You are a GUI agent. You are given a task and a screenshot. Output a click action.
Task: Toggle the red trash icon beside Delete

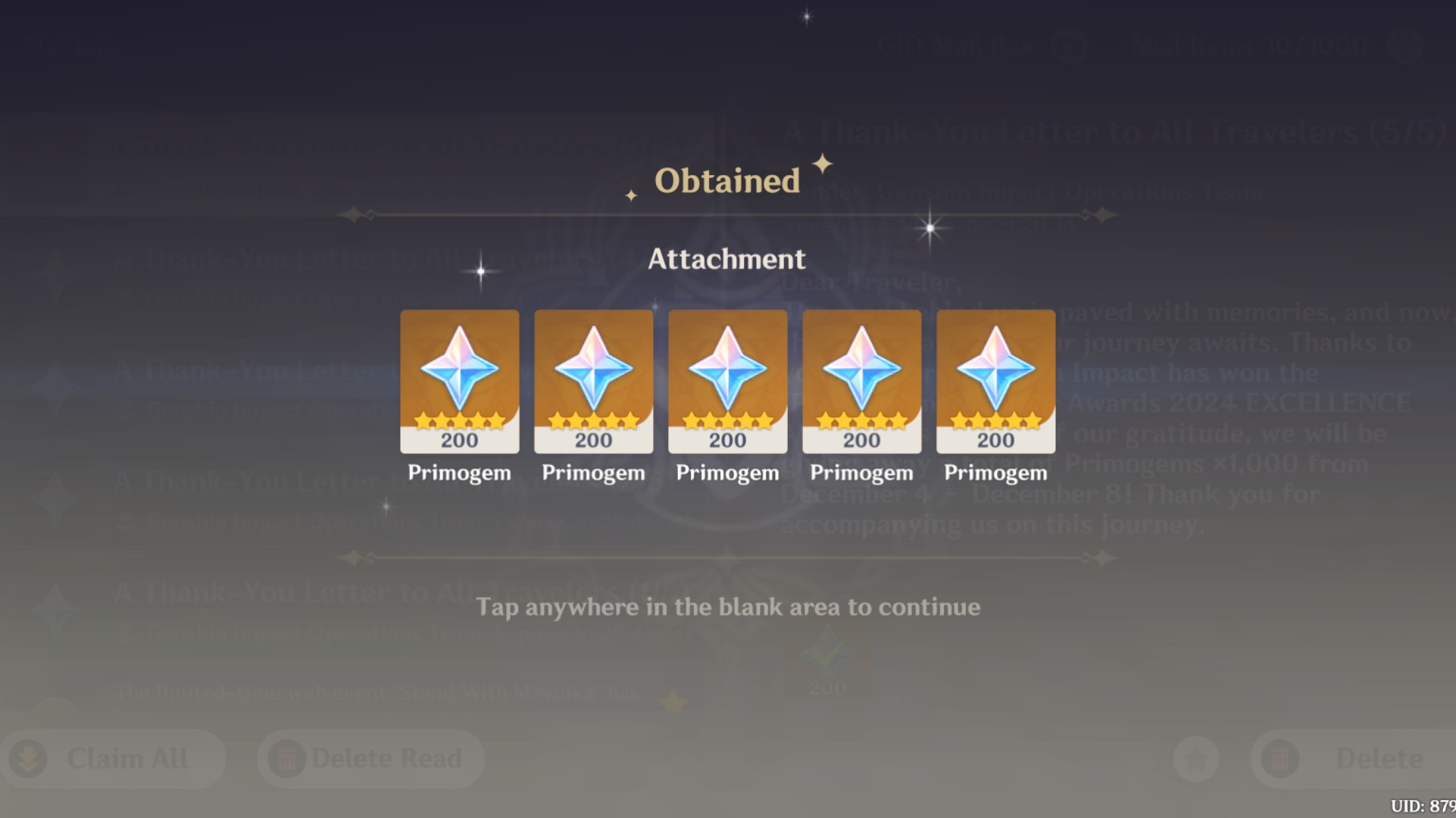tap(1279, 757)
